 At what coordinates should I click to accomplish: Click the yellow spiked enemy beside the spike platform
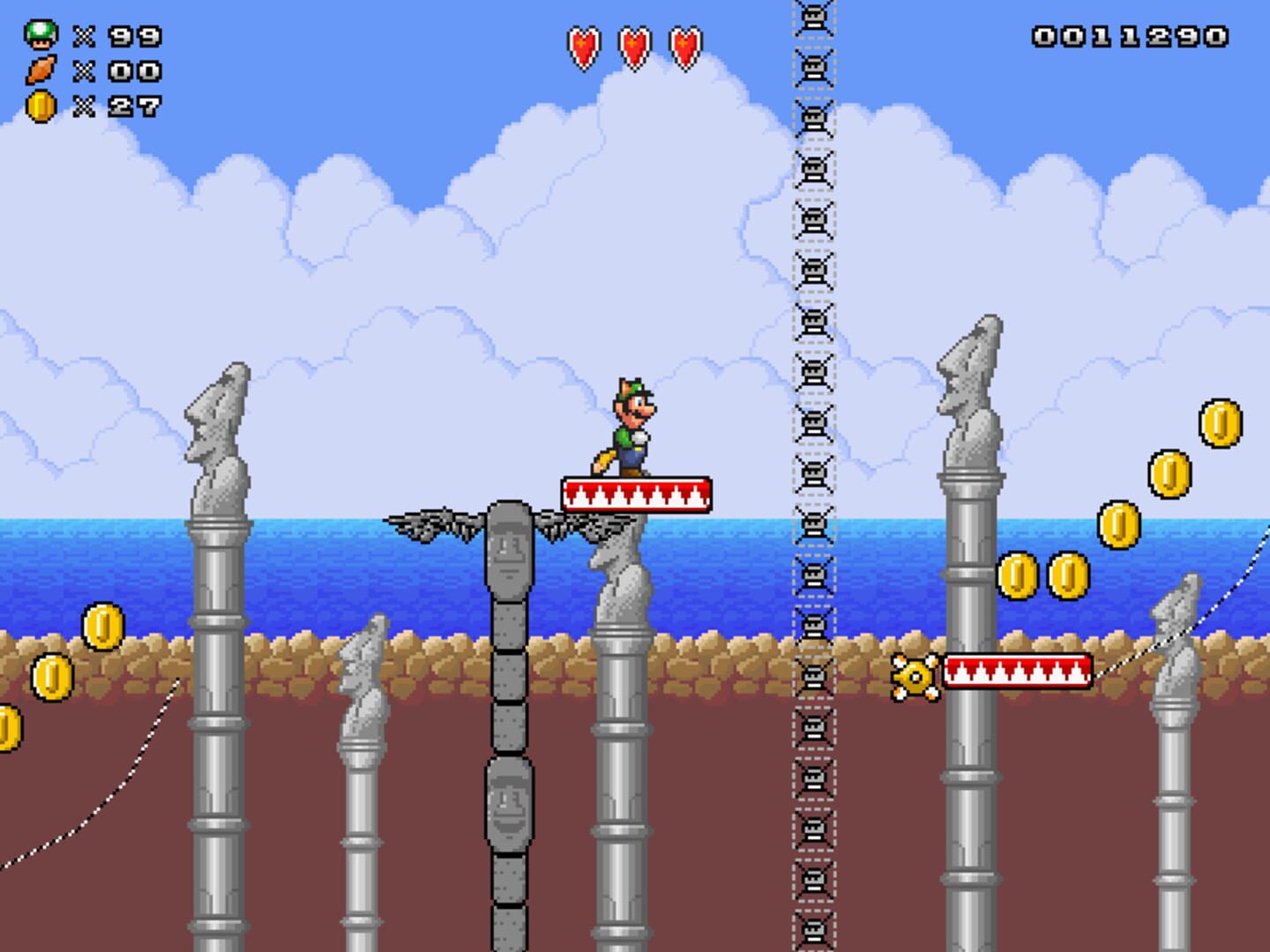click(915, 676)
